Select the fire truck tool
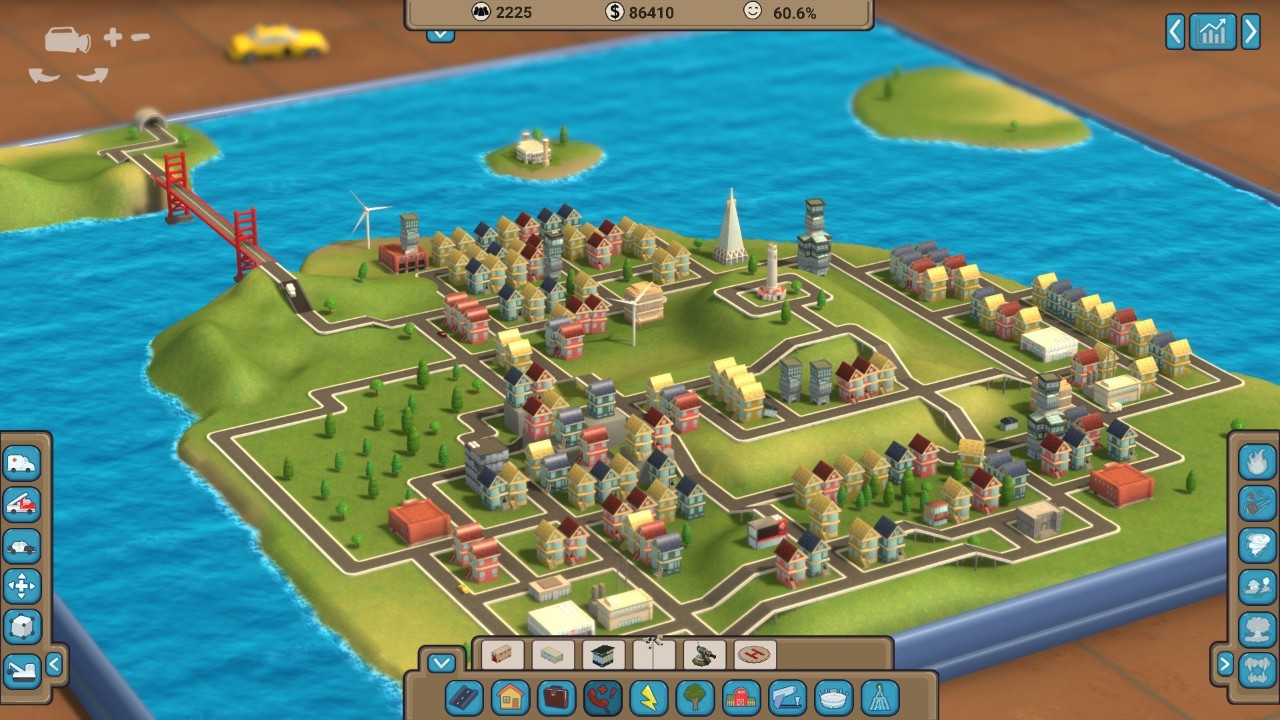The height and width of the screenshot is (720, 1280). point(22,504)
